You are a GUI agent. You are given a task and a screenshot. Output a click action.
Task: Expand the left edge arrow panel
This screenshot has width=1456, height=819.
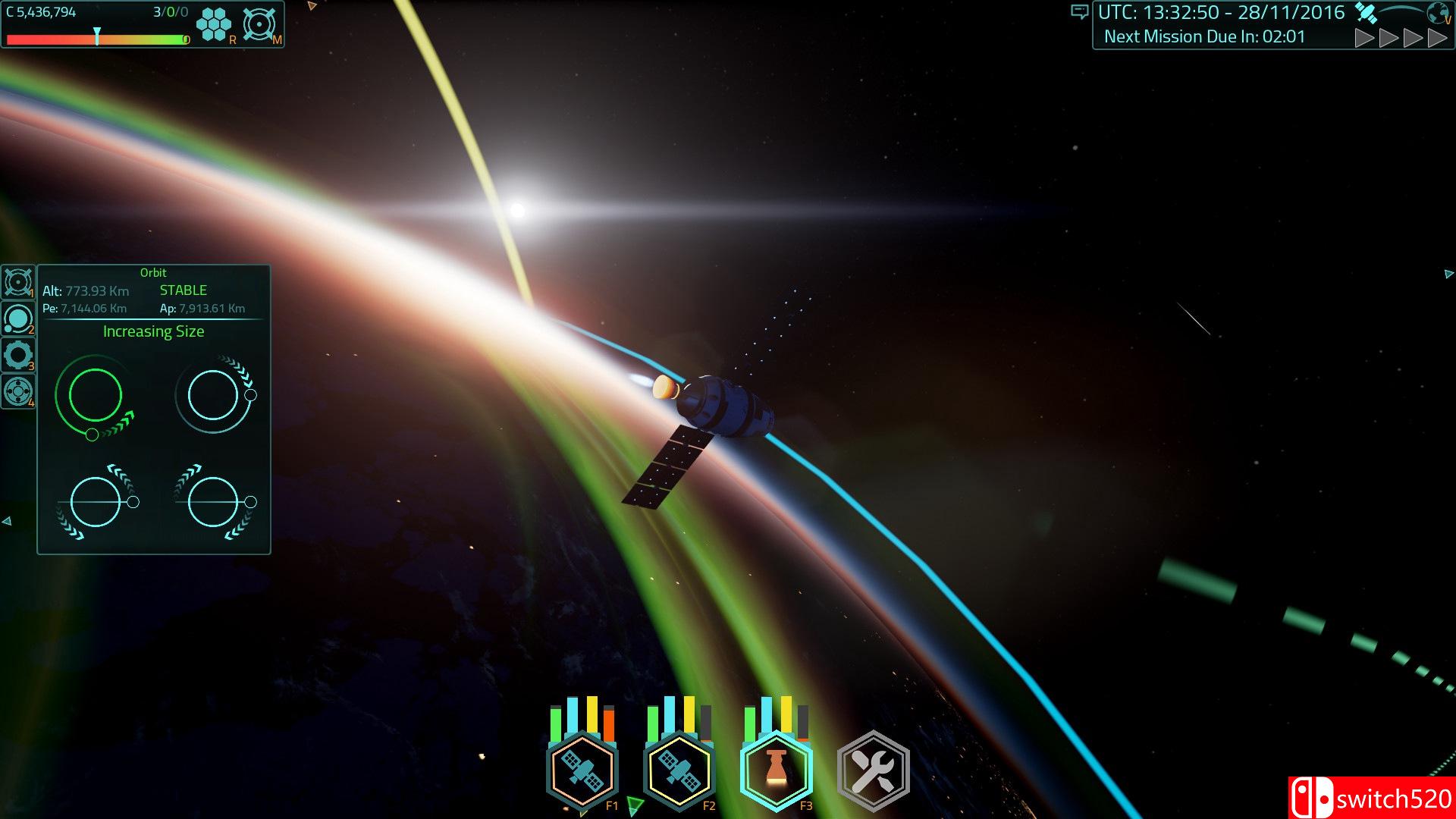(8, 520)
